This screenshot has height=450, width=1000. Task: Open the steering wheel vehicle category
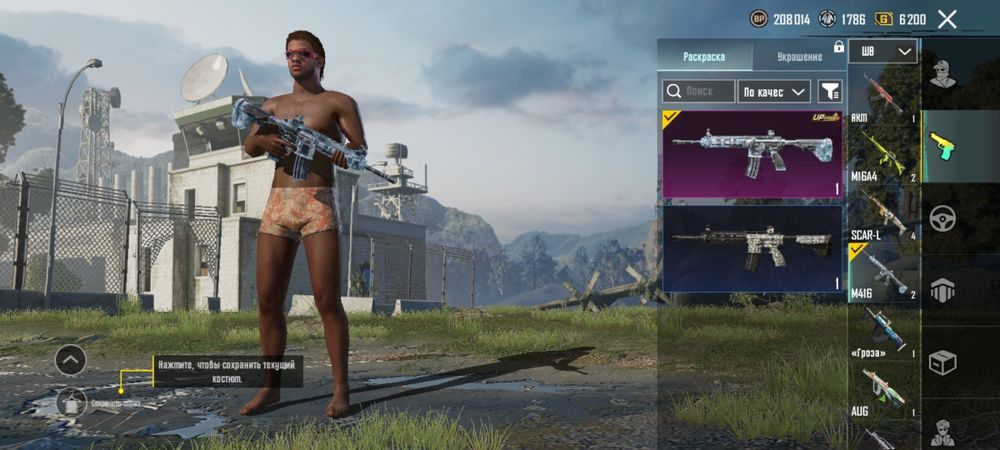point(941,218)
